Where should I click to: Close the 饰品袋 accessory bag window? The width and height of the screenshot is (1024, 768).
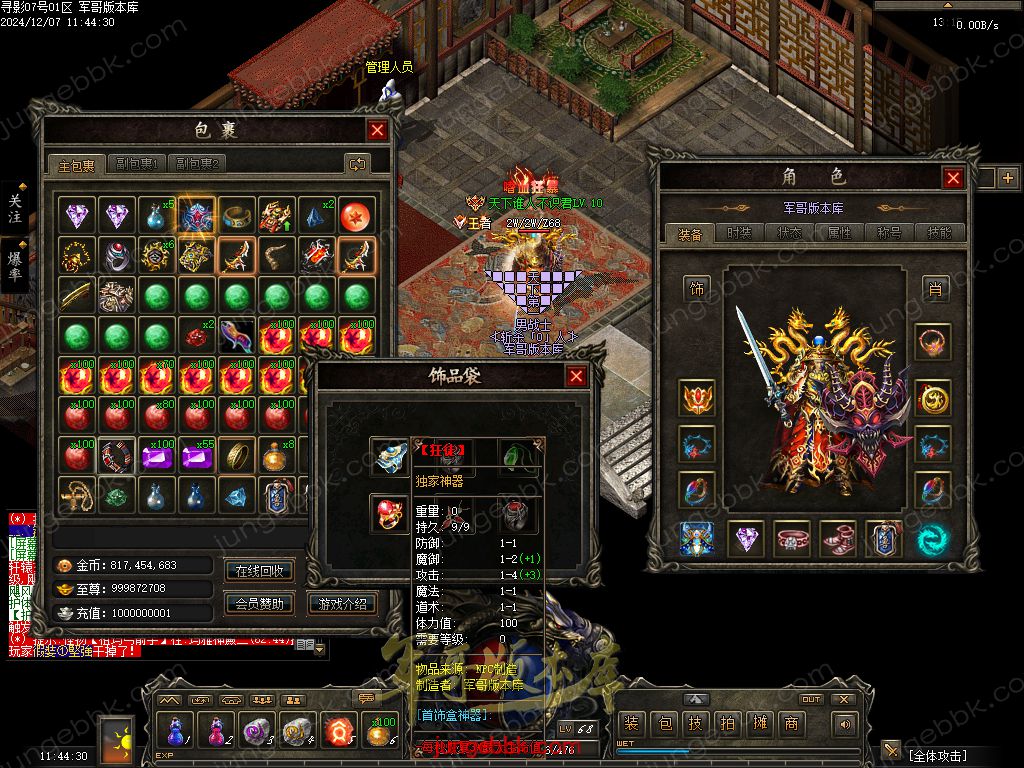pyautogui.click(x=576, y=376)
